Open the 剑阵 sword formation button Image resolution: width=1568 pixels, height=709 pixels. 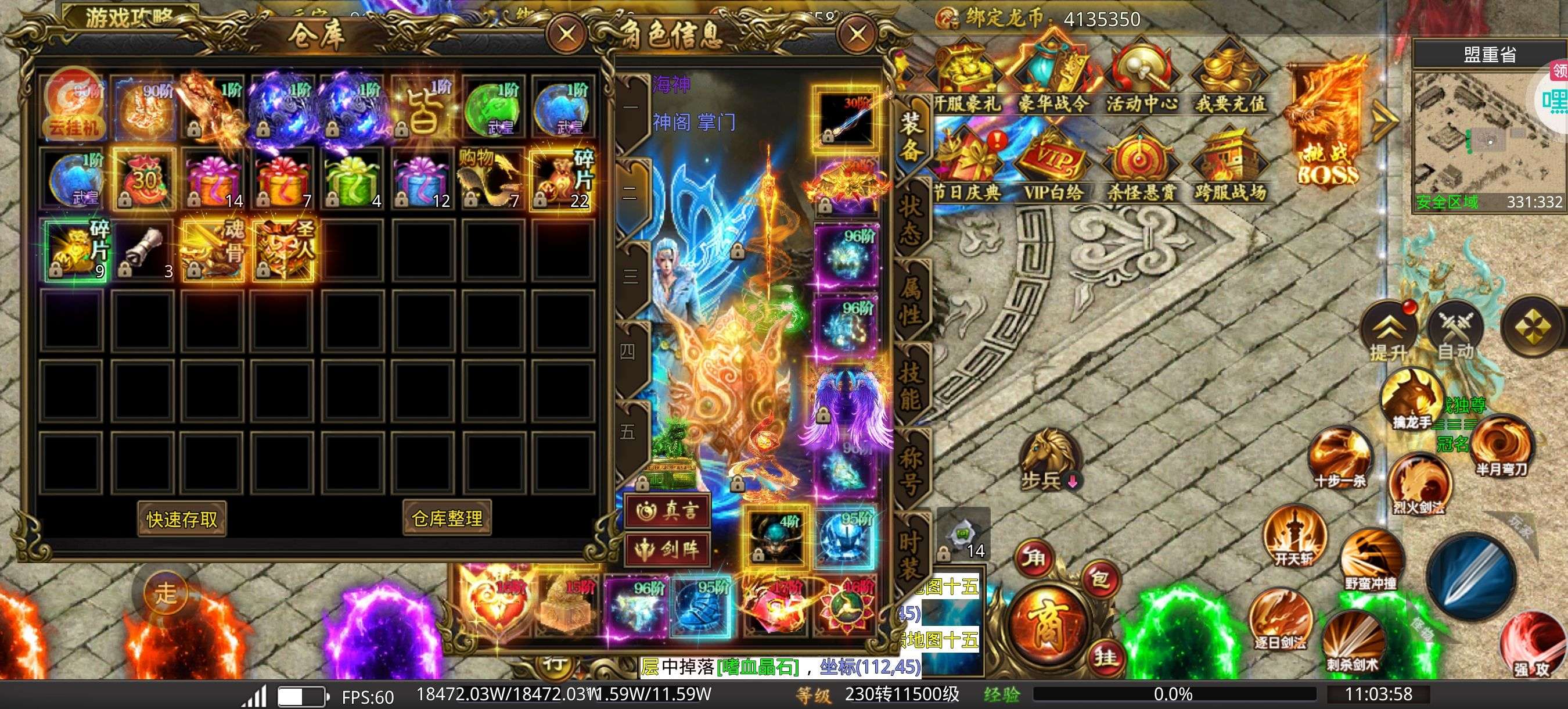coord(668,549)
